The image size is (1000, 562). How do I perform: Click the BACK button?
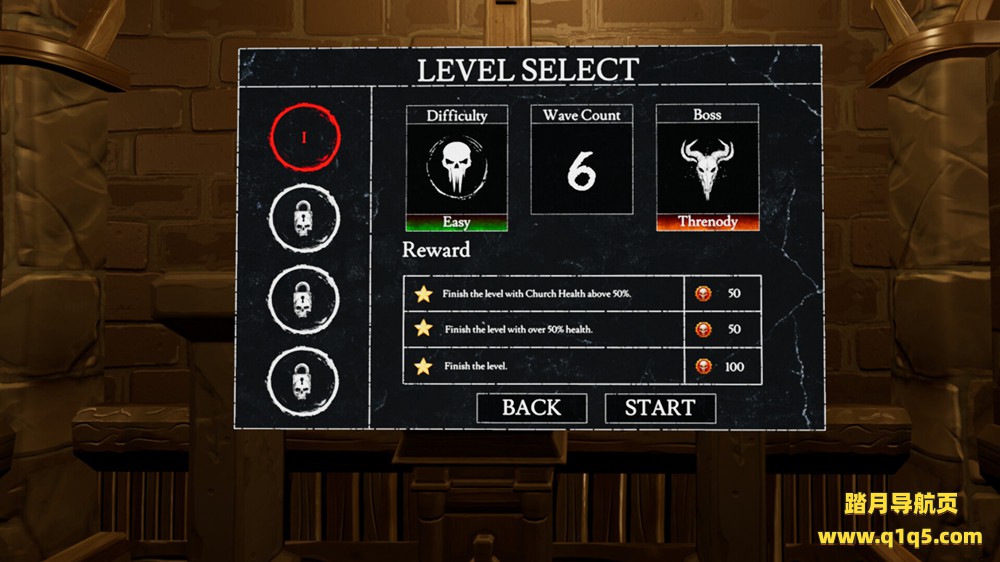[531, 408]
